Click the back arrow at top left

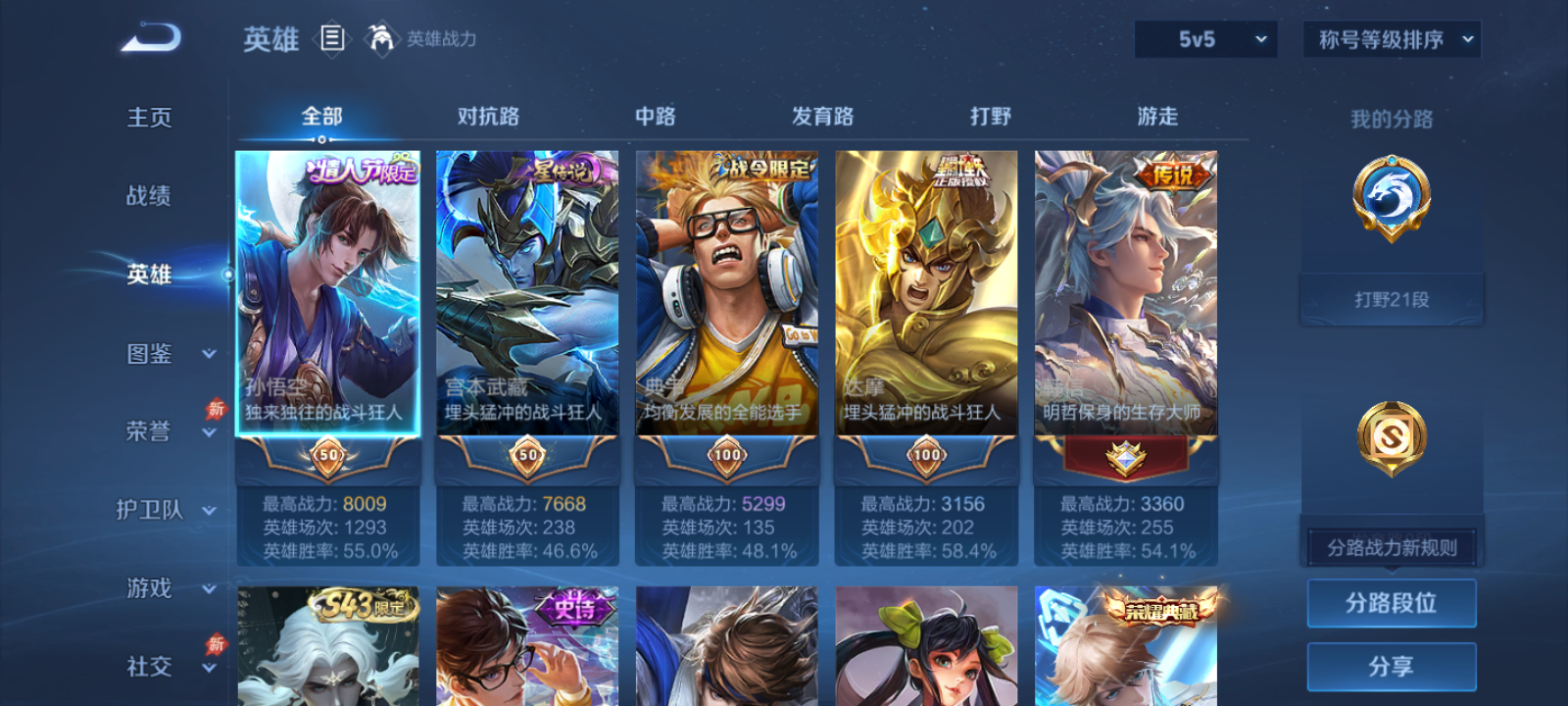[149, 36]
